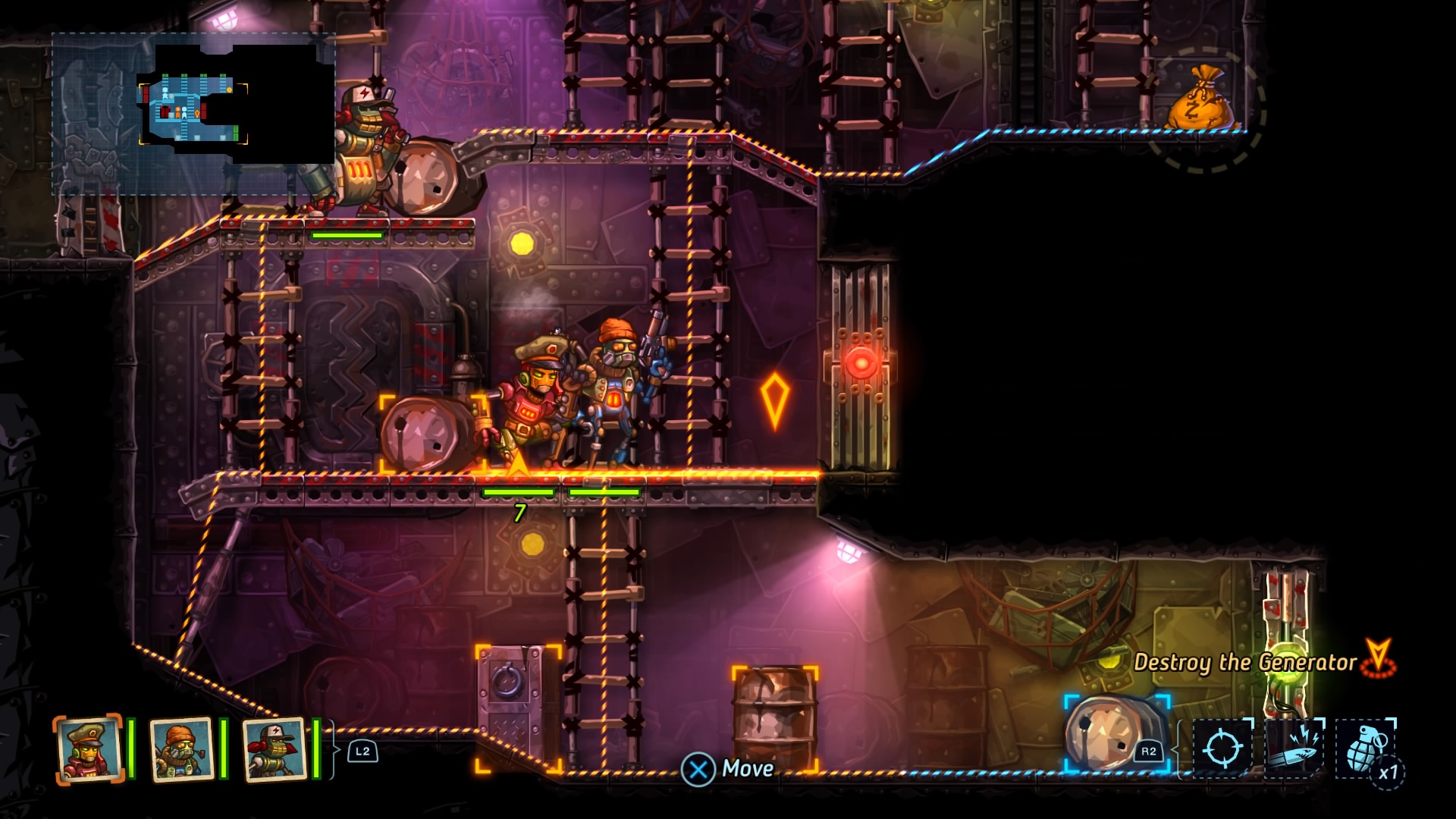Select the green-capped captain portrait

tap(89, 748)
